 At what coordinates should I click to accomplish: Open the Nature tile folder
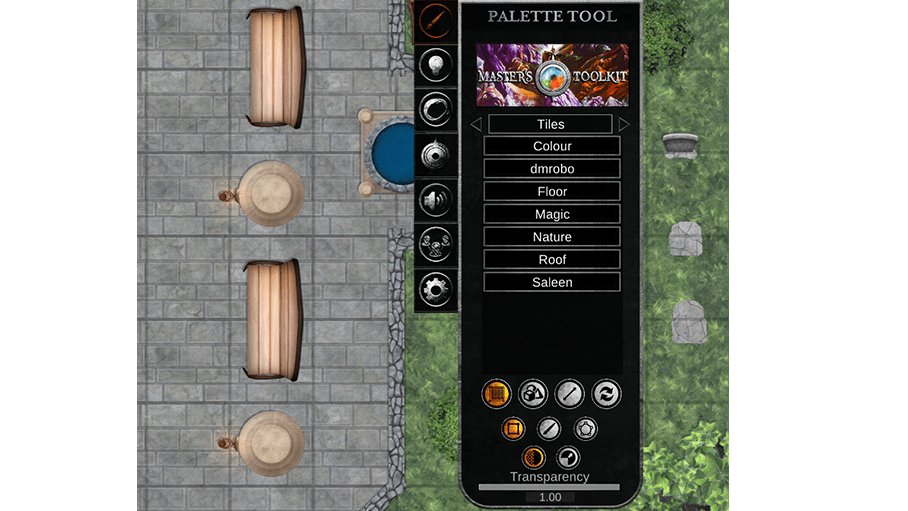click(552, 237)
